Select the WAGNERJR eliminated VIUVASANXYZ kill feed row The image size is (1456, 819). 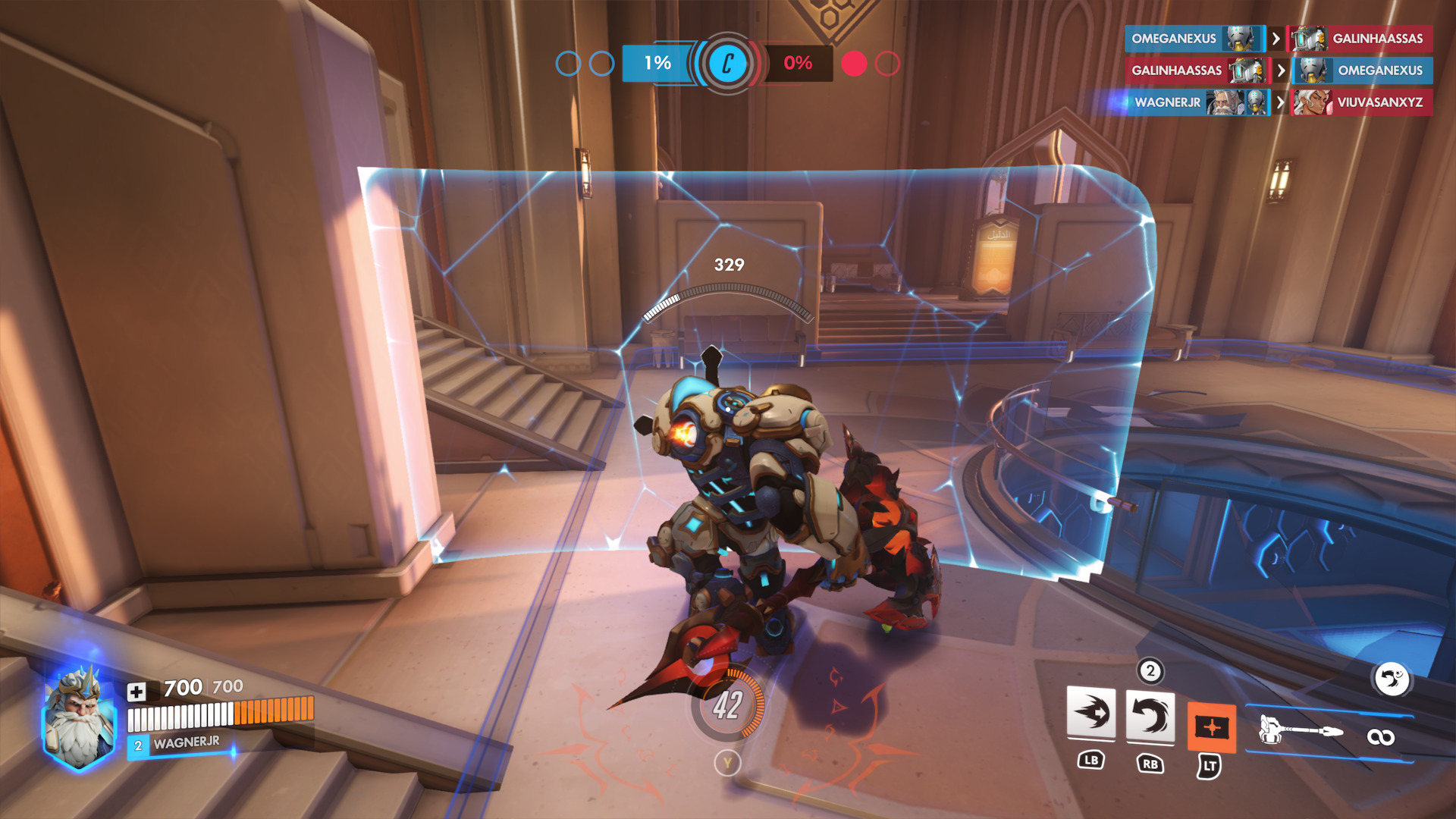tap(1278, 102)
